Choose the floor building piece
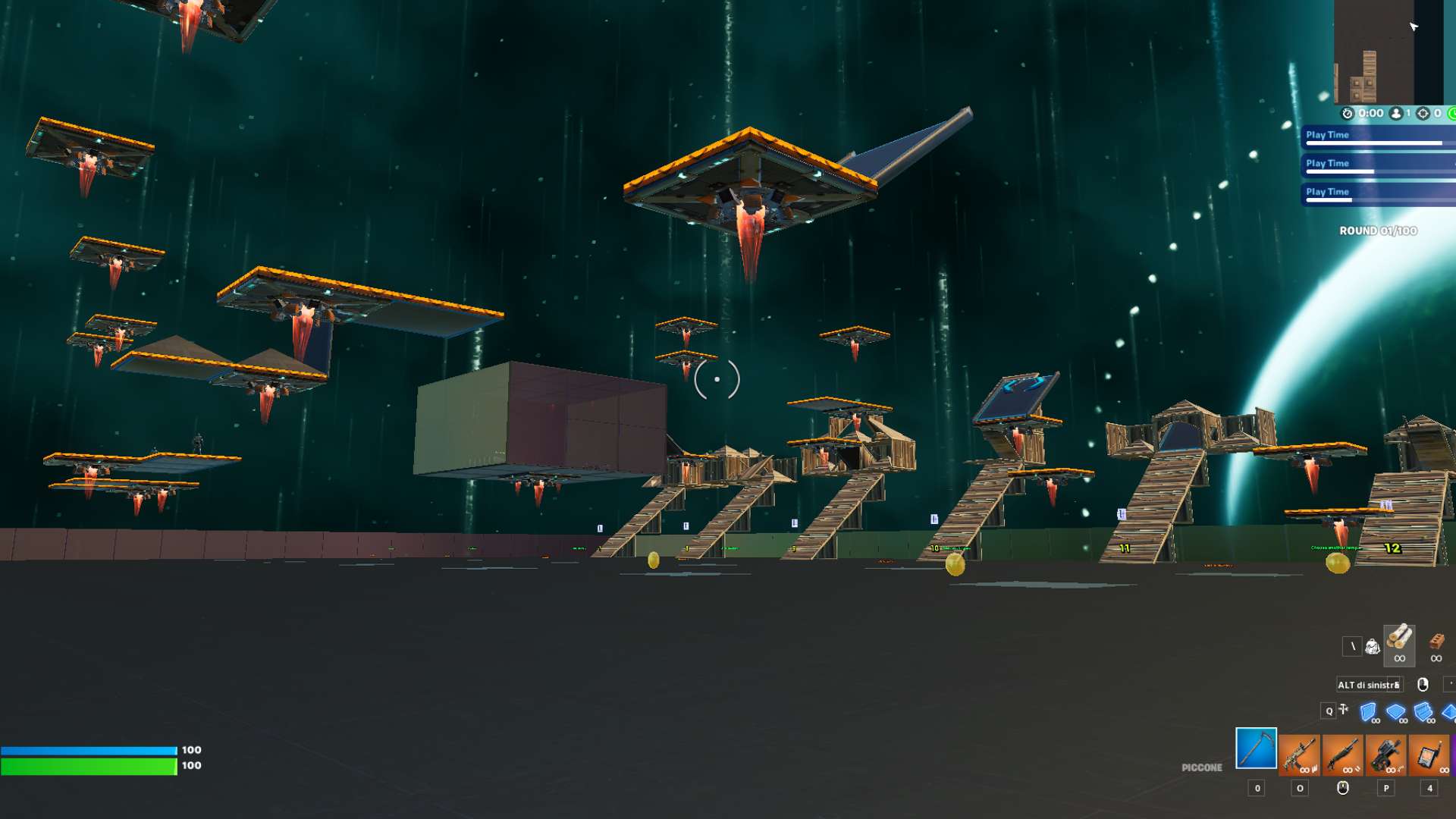This screenshot has width=1456, height=819. [x=1395, y=712]
